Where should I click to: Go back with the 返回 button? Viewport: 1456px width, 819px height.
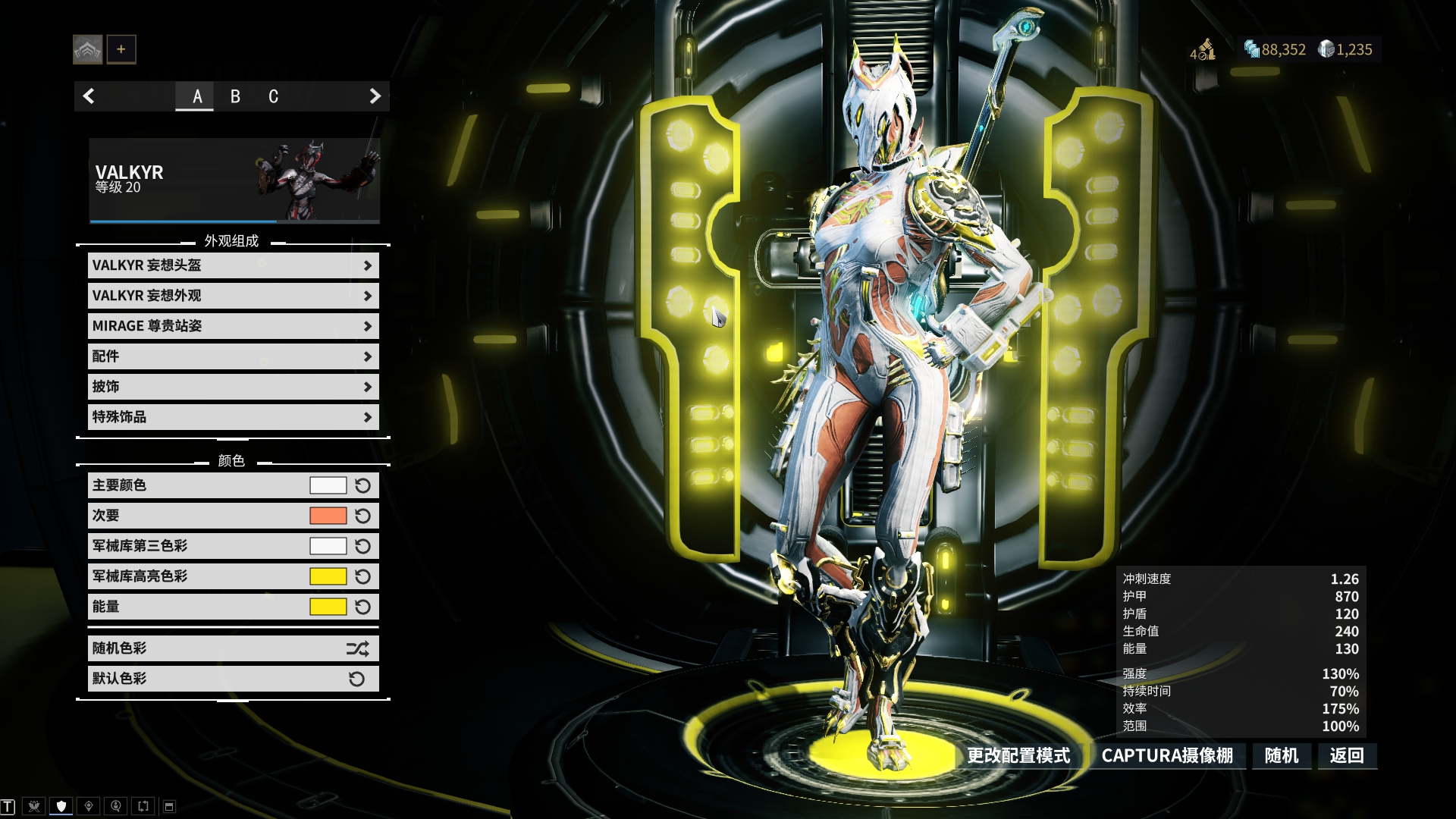point(1347,755)
